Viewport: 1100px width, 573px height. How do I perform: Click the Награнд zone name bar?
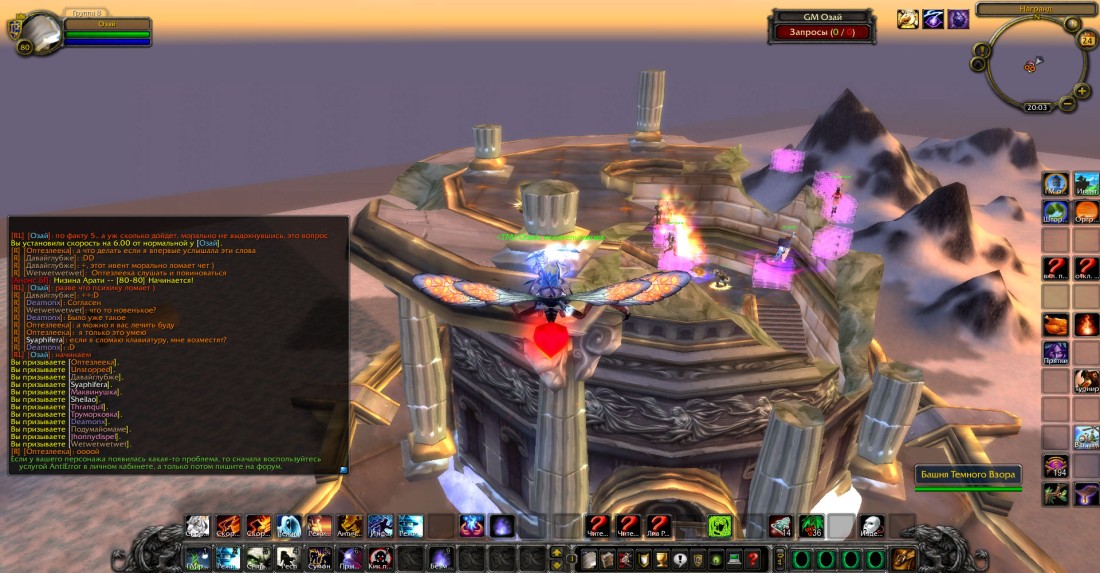(1035, 9)
